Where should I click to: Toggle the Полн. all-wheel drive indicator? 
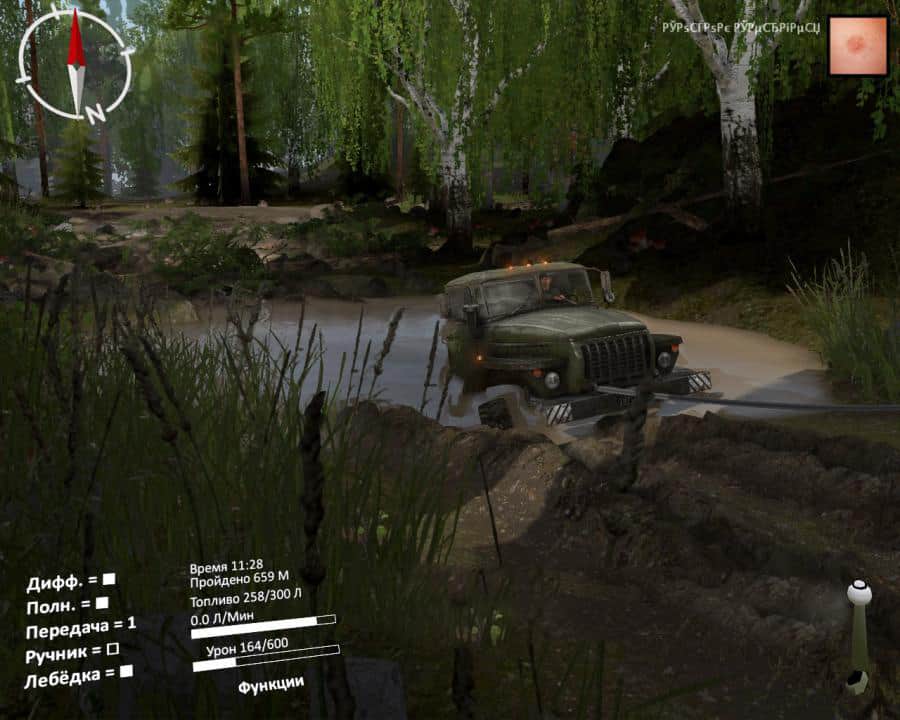pyautogui.click(x=101, y=603)
